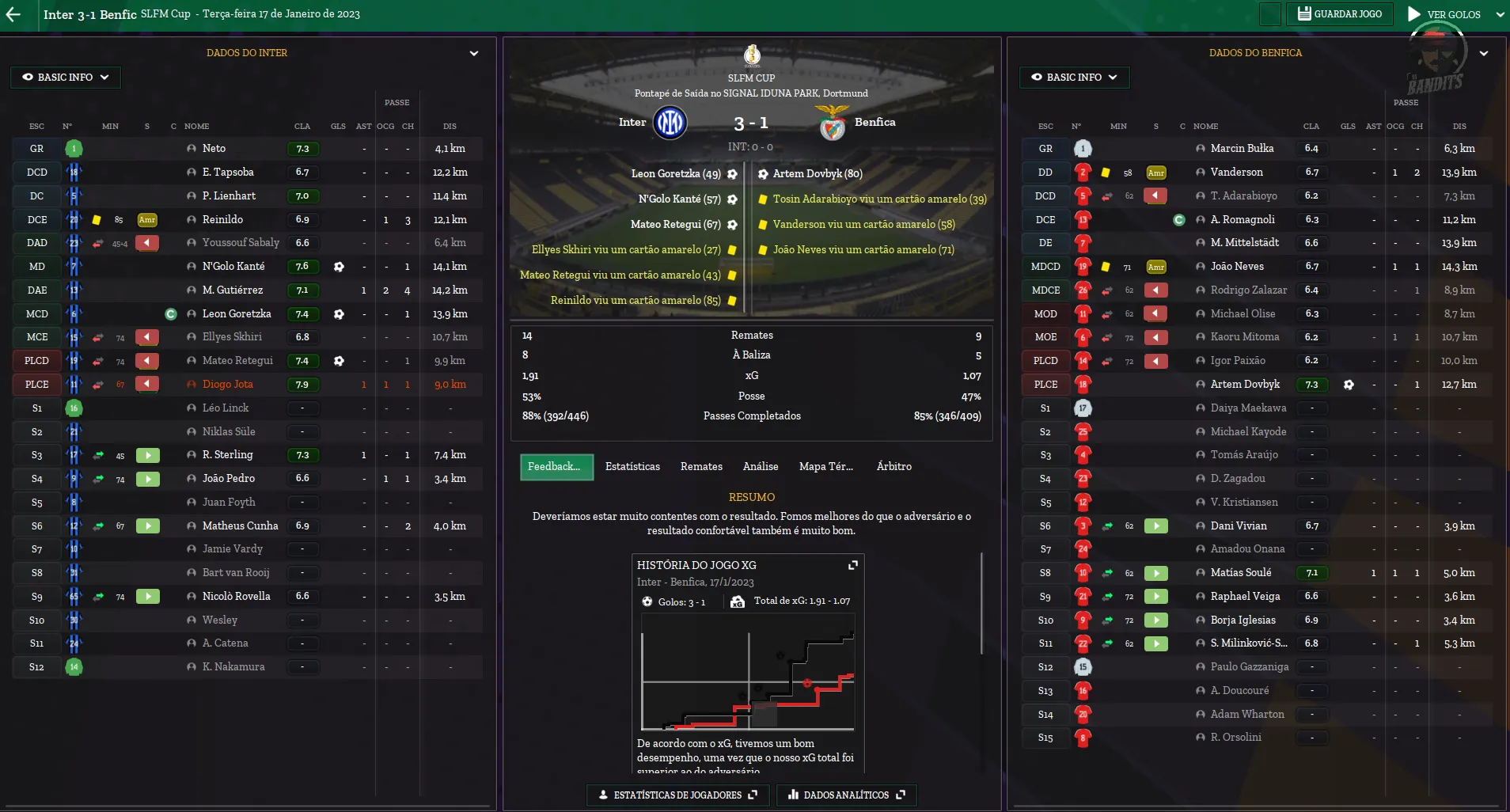
Task: Open Diogo Jota's player row
Action: (228, 385)
